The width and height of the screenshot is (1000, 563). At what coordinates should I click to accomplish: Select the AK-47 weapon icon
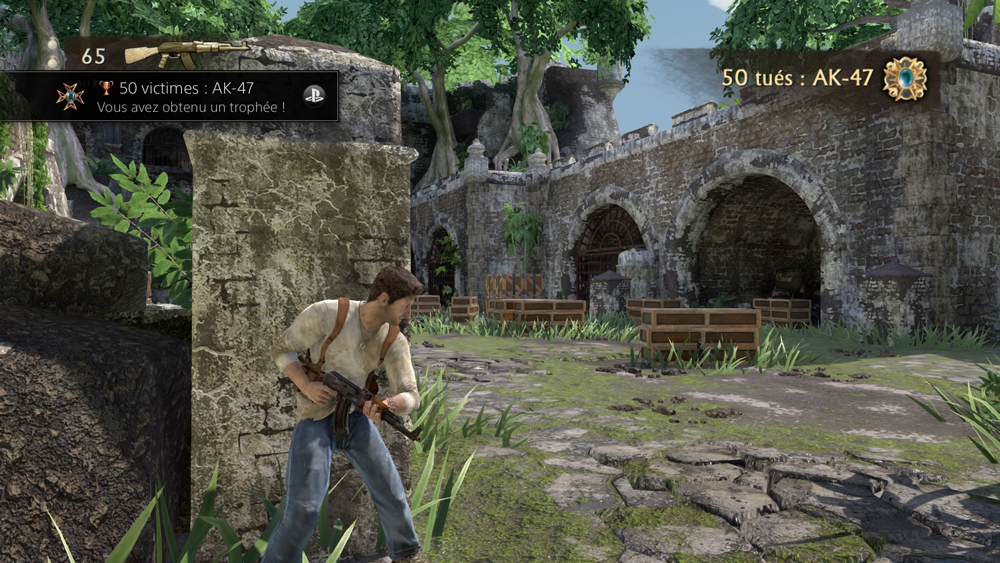tap(185, 52)
